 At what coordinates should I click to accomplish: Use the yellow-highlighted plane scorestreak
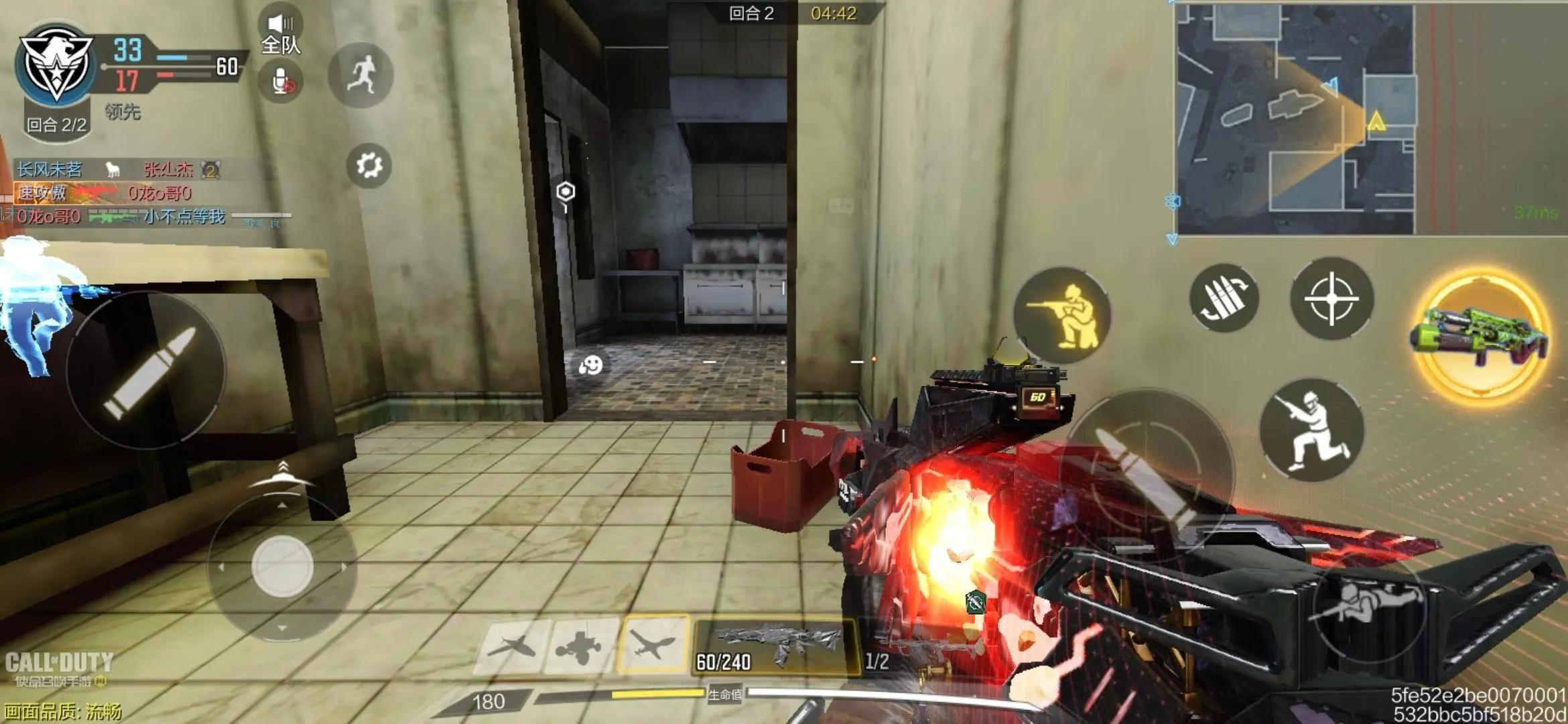click(x=652, y=645)
